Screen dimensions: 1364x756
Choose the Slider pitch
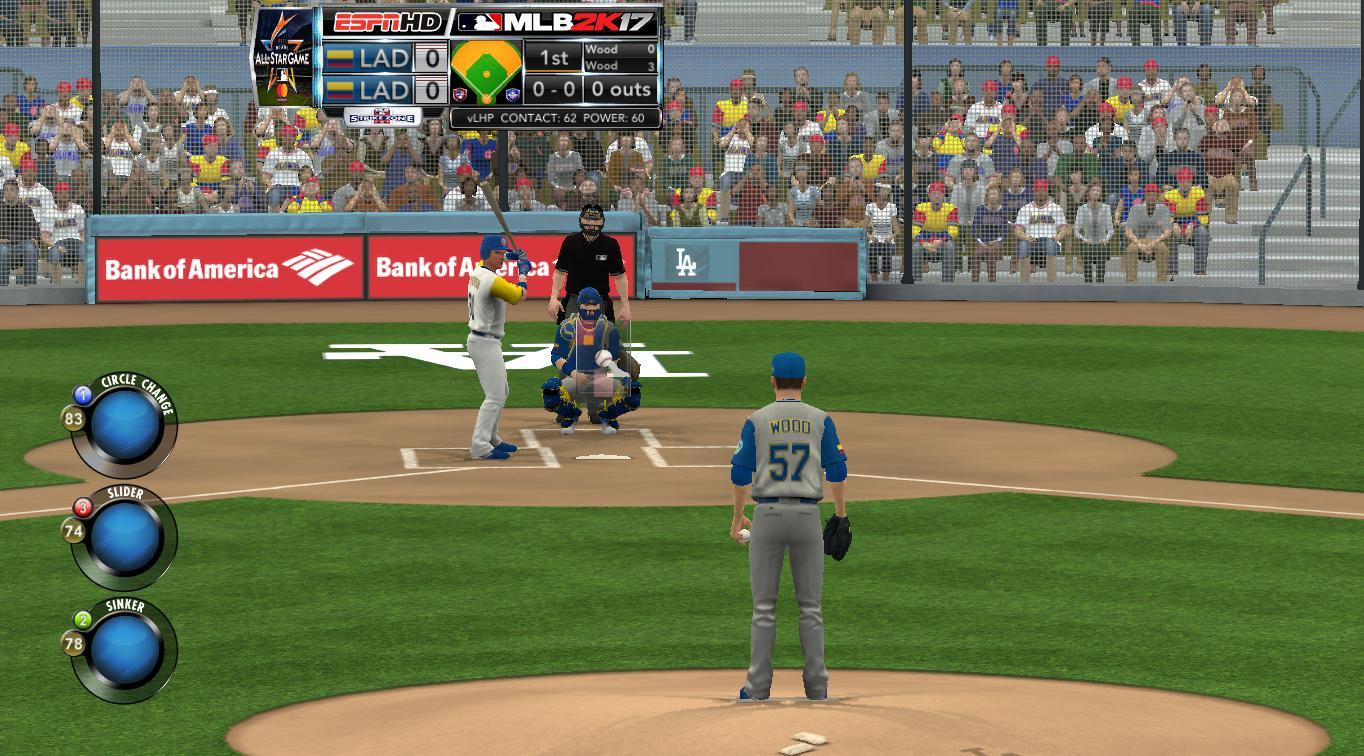[x=125, y=538]
